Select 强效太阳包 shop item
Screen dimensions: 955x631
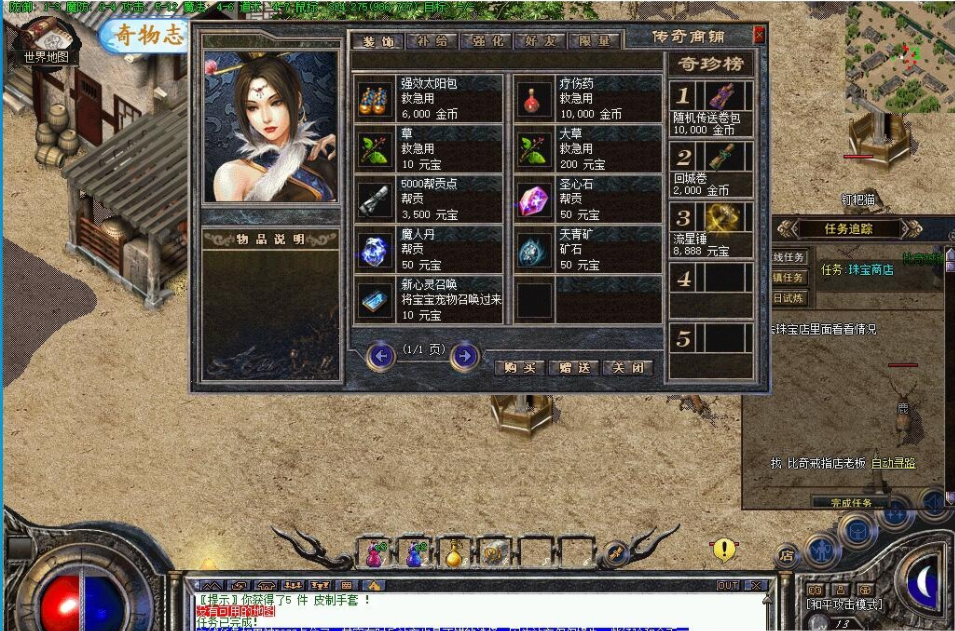[429, 98]
